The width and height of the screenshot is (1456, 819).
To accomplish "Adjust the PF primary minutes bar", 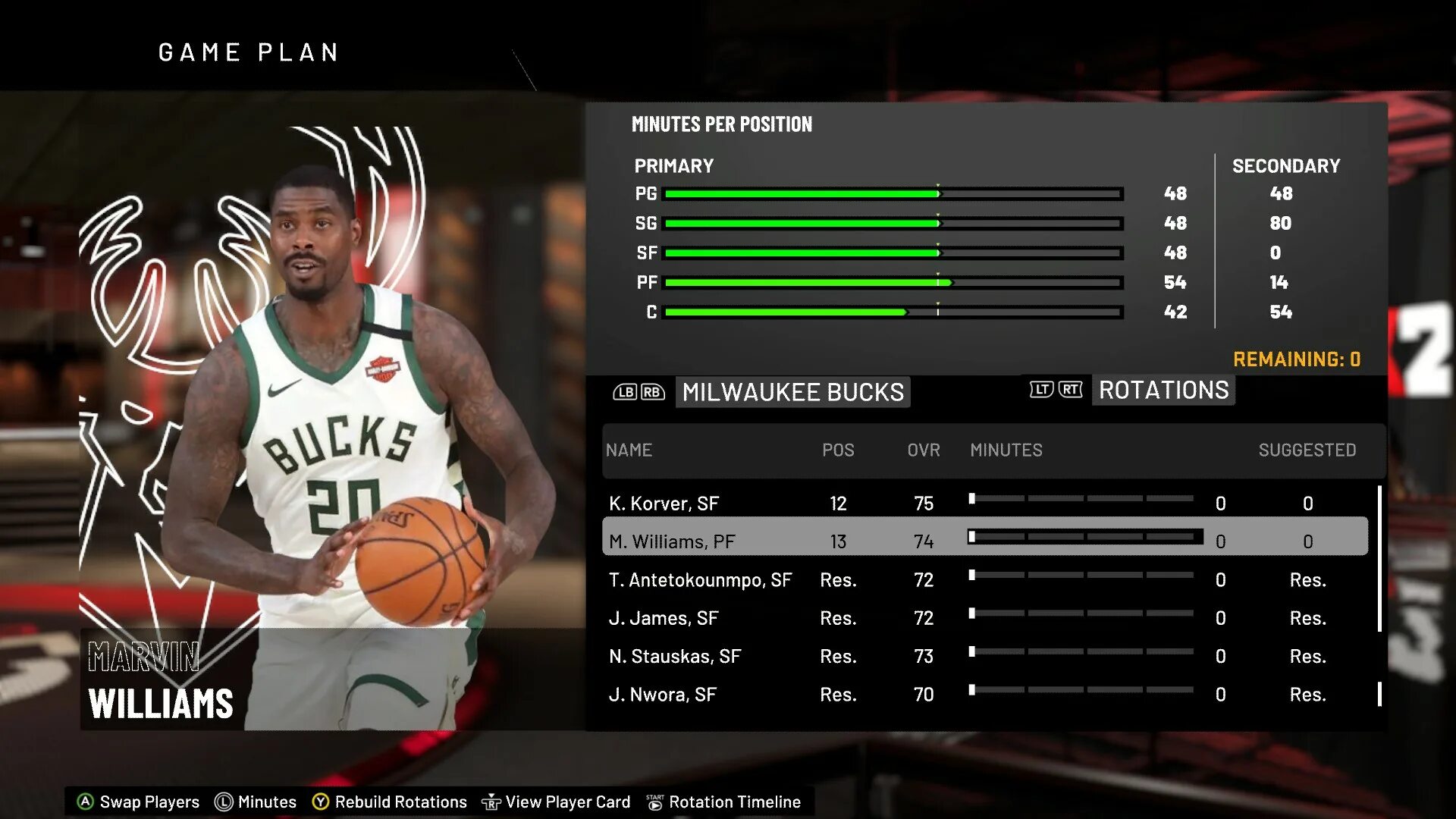I will click(893, 283).
